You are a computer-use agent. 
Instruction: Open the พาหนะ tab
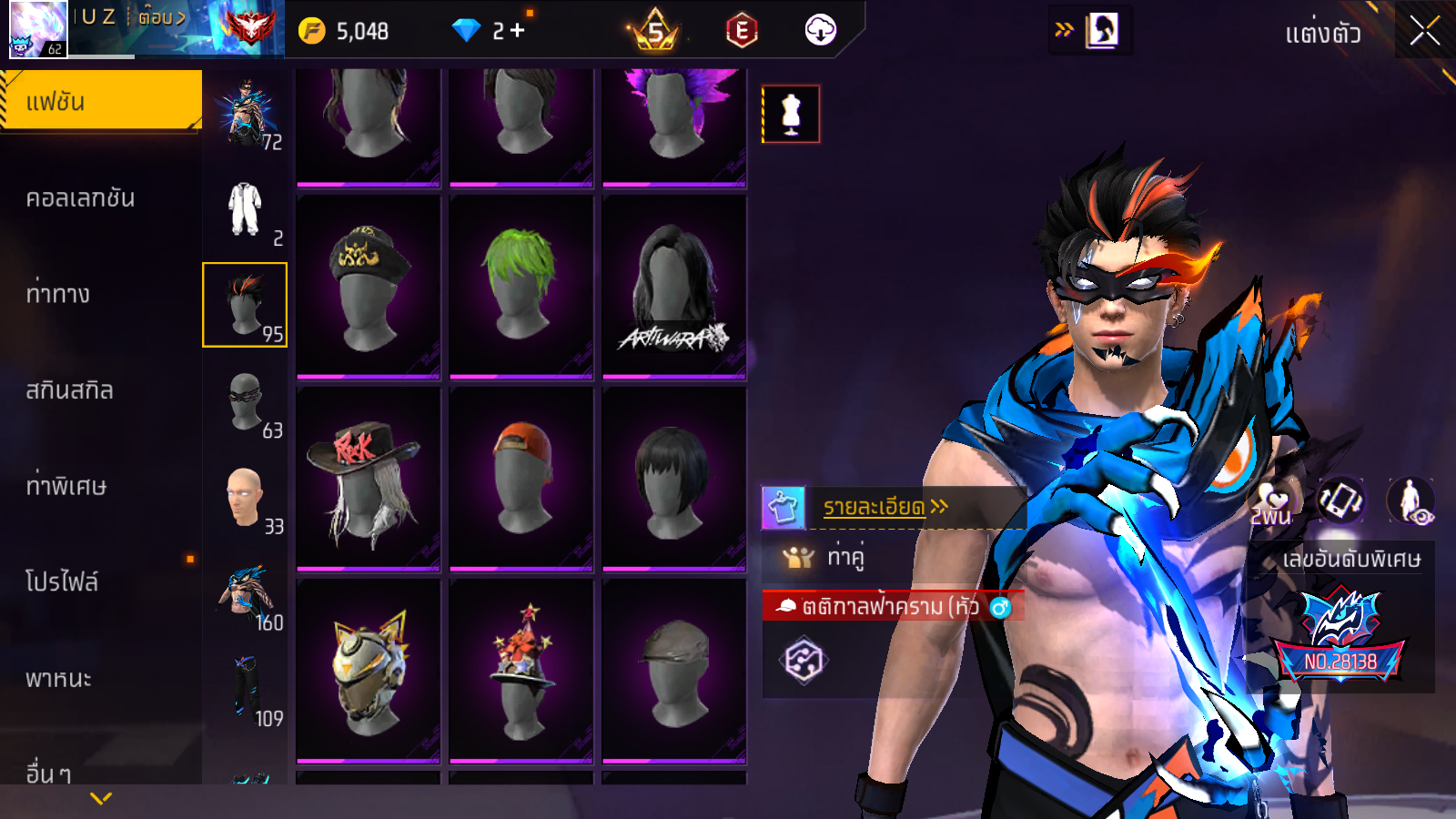[58, 679]
